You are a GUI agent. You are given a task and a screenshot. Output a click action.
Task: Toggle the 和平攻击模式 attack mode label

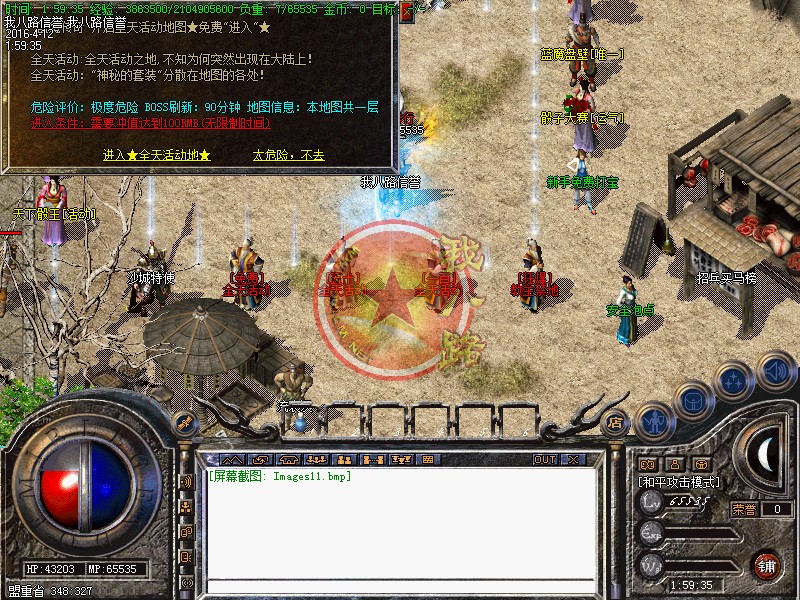[679, 482]
